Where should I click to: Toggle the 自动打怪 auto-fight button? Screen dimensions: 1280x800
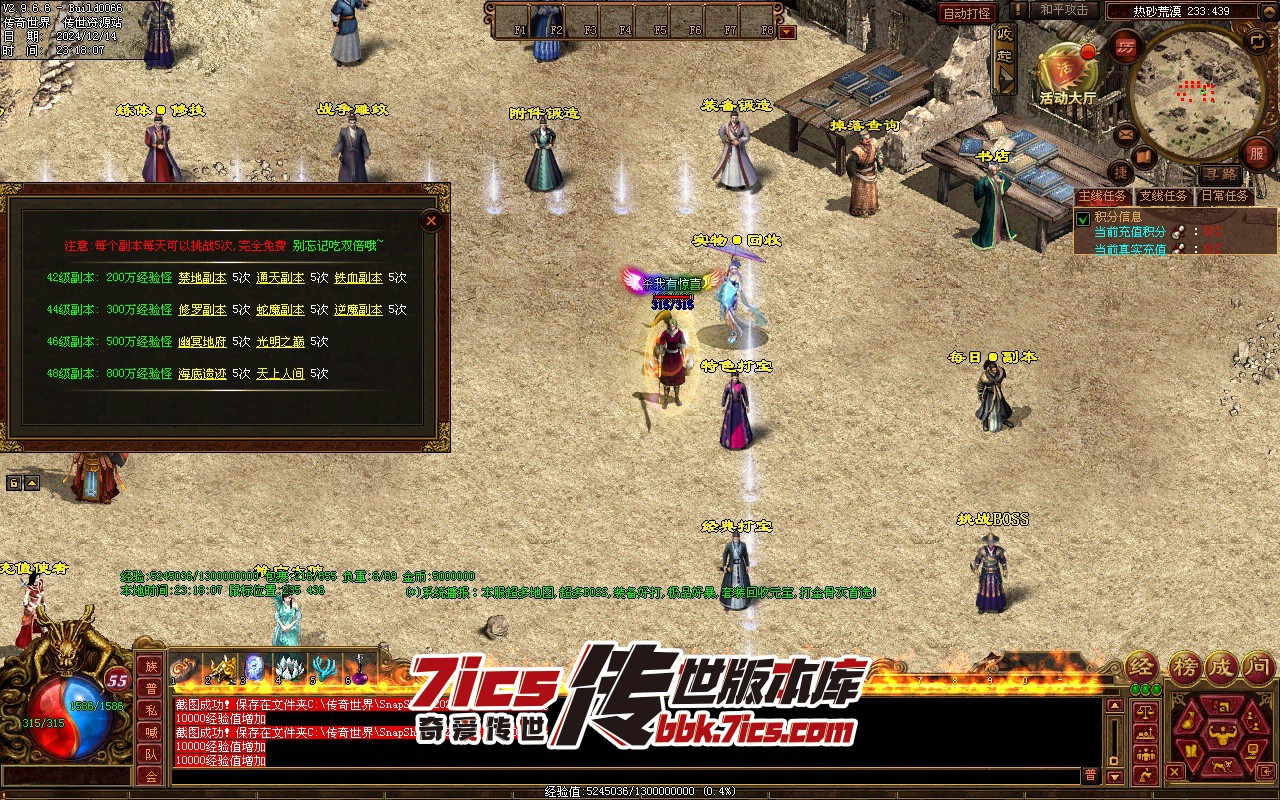click(967, 13)
